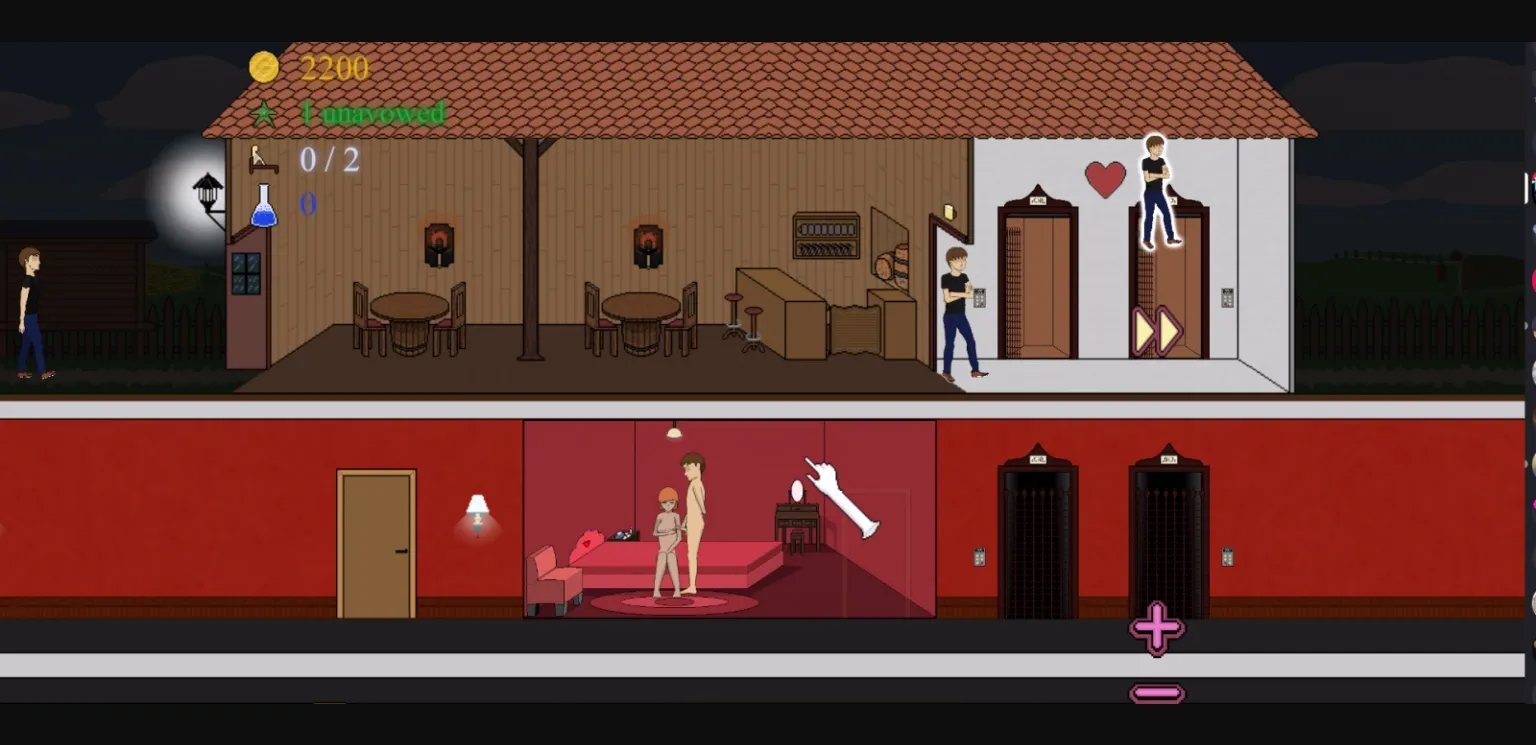Click the keypad panel beside the upstairs booth

click(1227, 298)
